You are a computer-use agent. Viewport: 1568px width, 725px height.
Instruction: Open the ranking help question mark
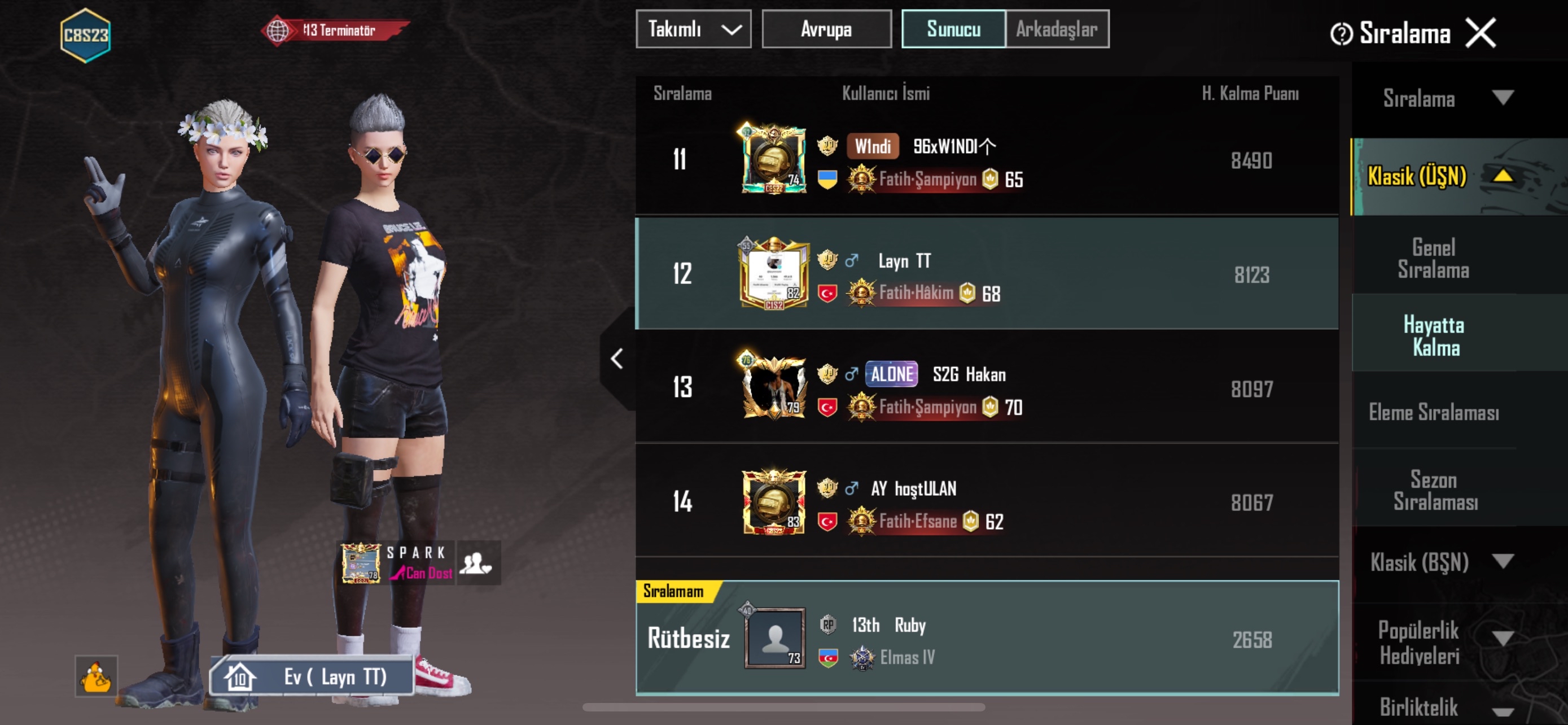[x=1341, y=34]
